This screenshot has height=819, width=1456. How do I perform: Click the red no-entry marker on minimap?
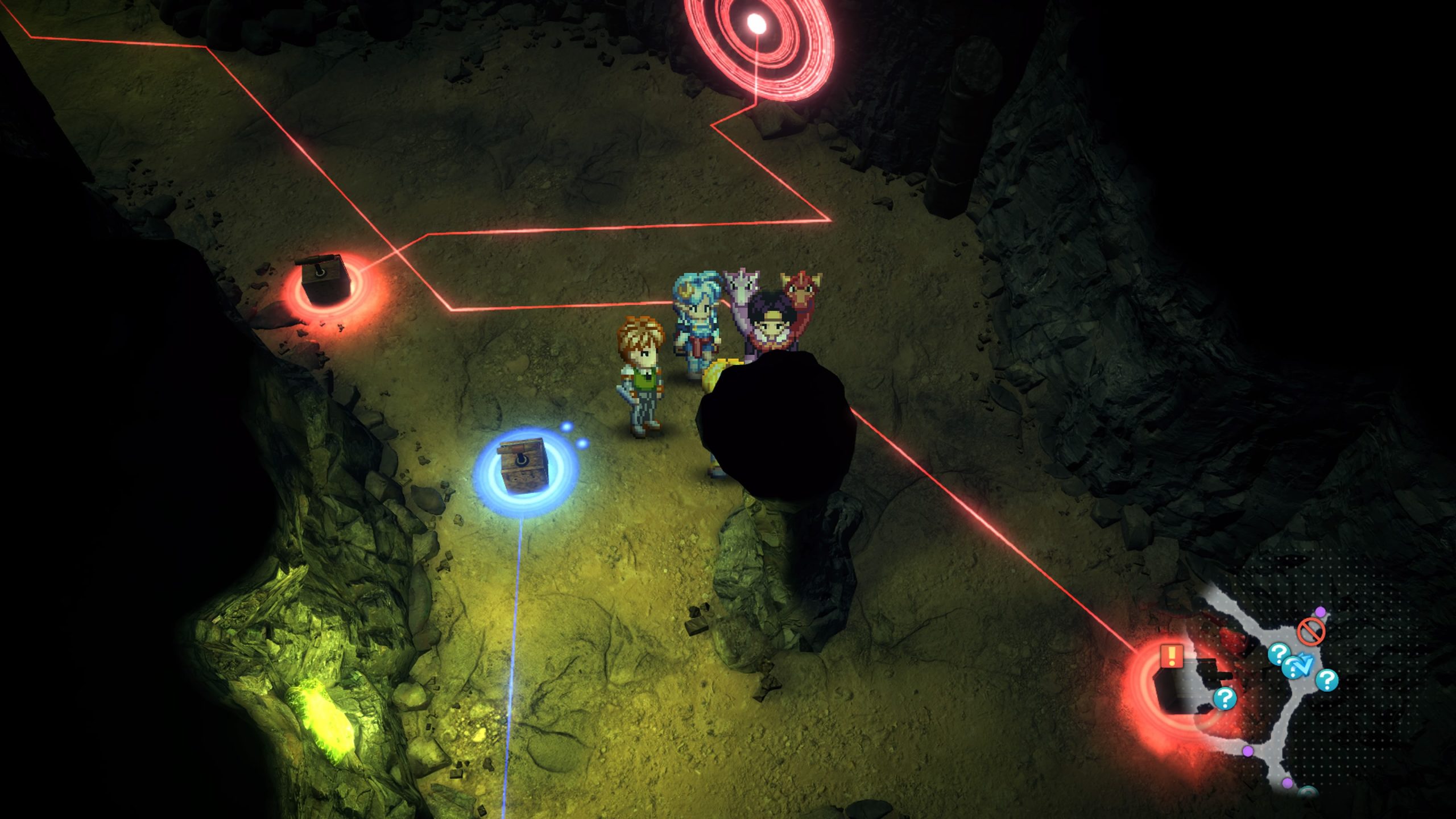click(x=1311, y=631)
